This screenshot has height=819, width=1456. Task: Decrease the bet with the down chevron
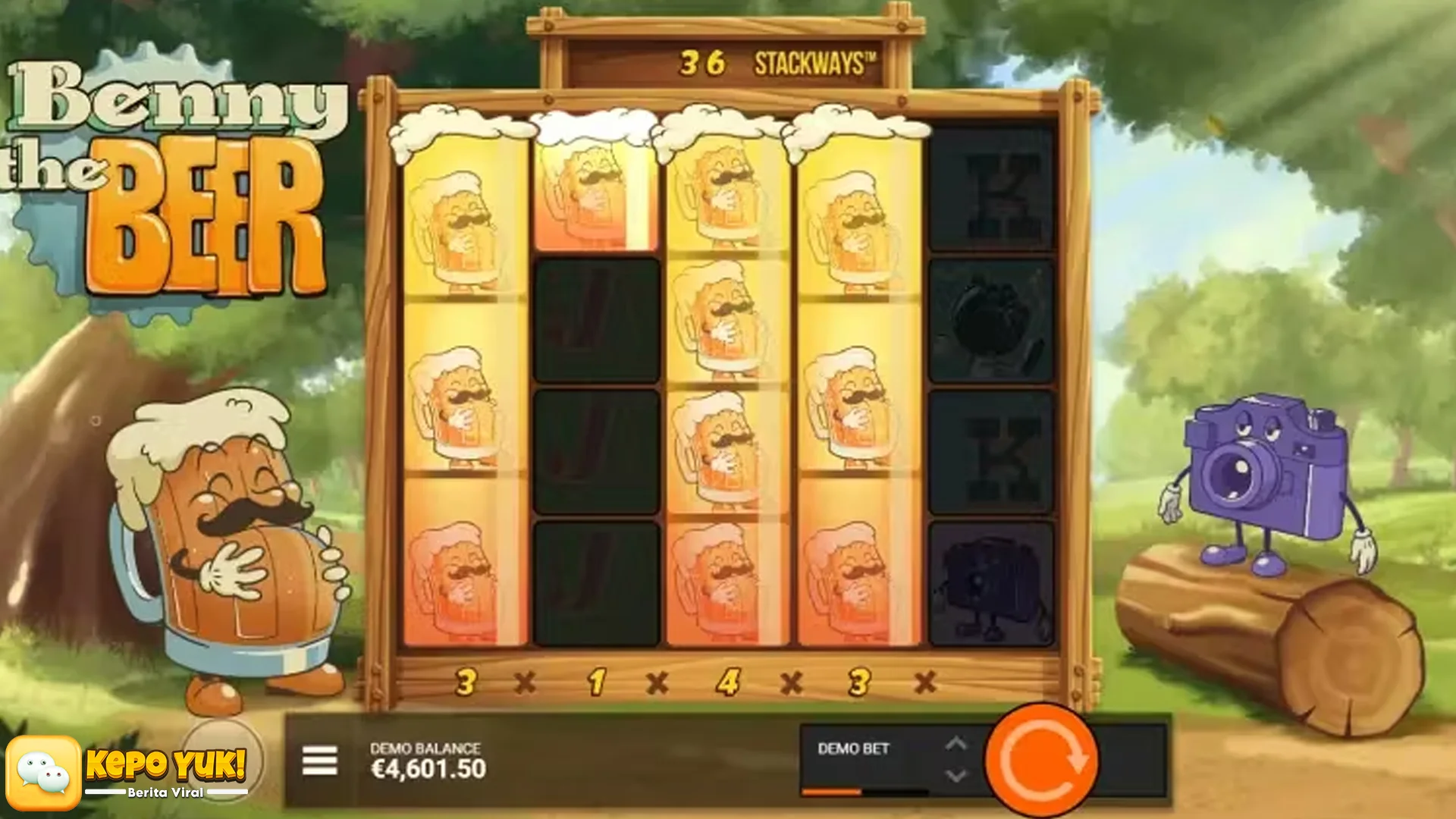pos(957,775)
